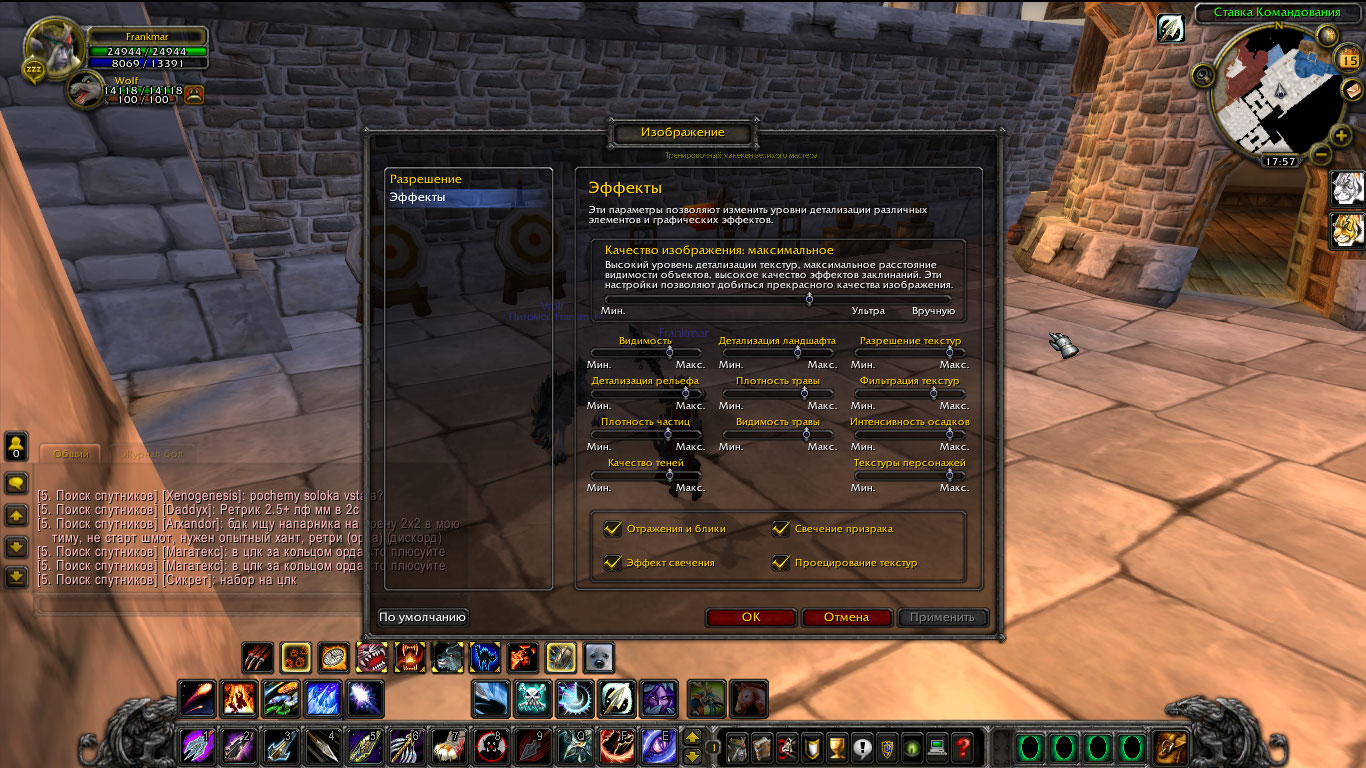Zoom out the minimap with minus button

(x=1320, y=154)
